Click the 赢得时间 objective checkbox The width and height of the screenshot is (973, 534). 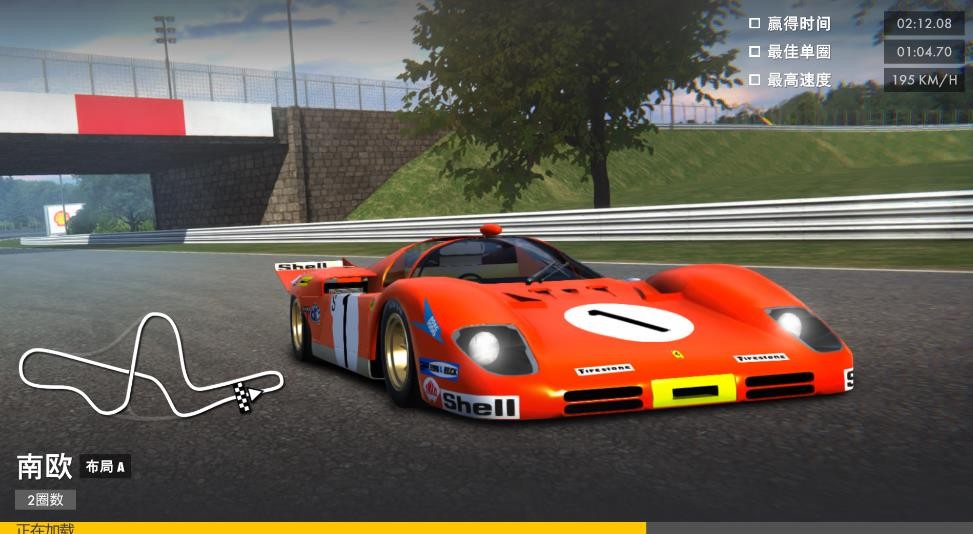(755, 23)
